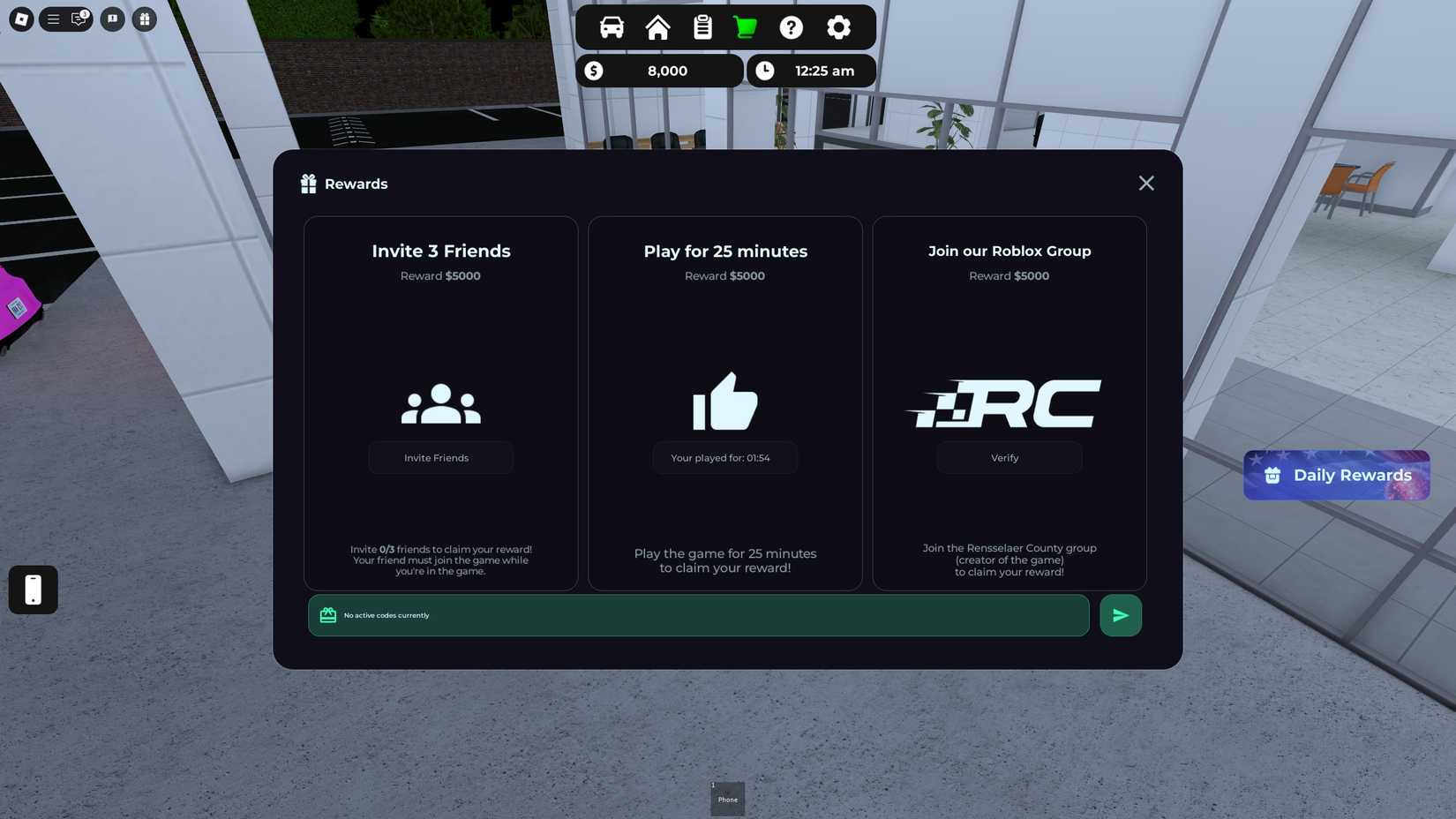The image size is (1456, 819).
Task: Submit a code with the green send arrow
Action: tap(1120, 615)
